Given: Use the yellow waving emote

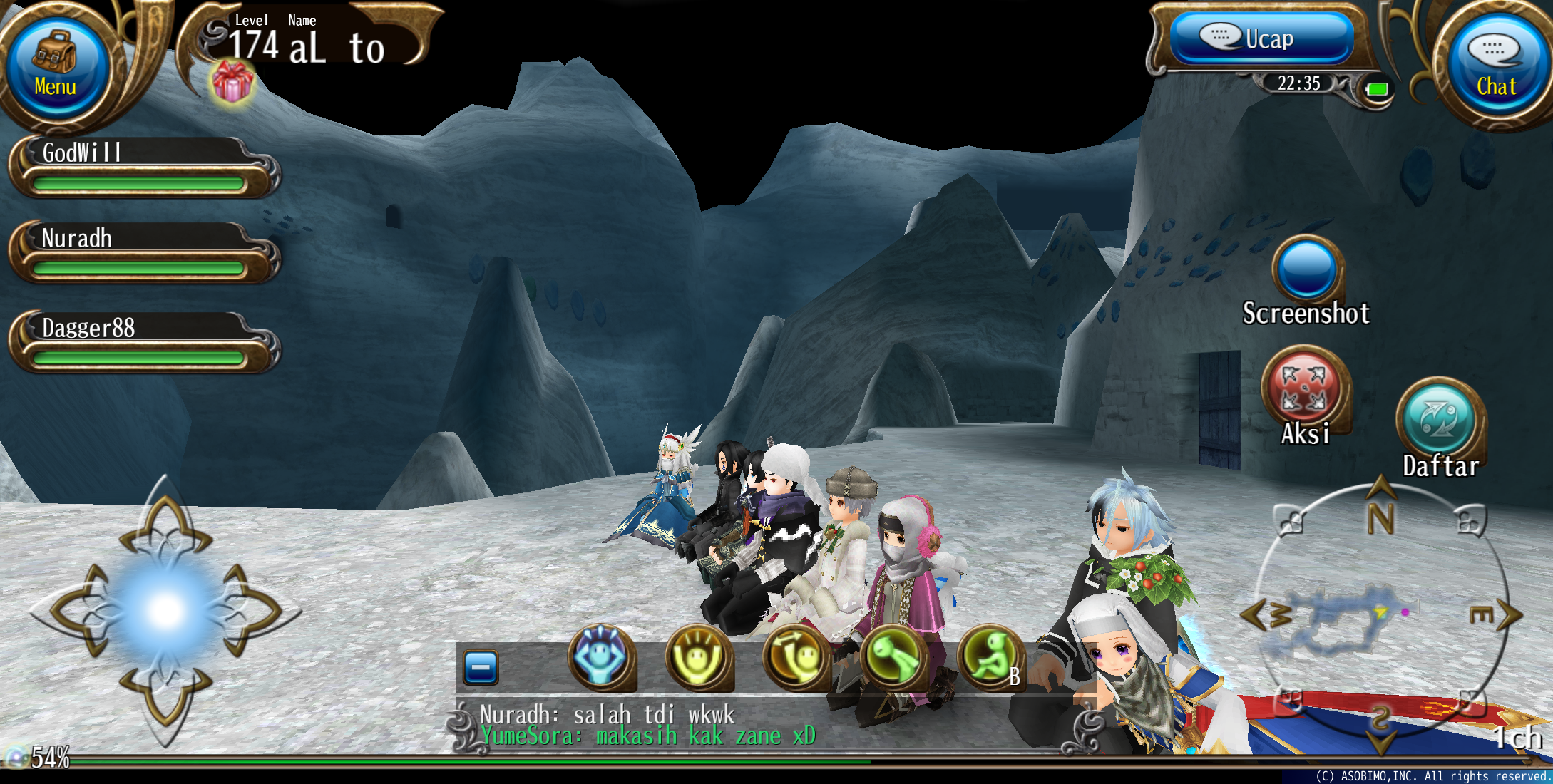Looking at the screenshot, I should [795, 657].
